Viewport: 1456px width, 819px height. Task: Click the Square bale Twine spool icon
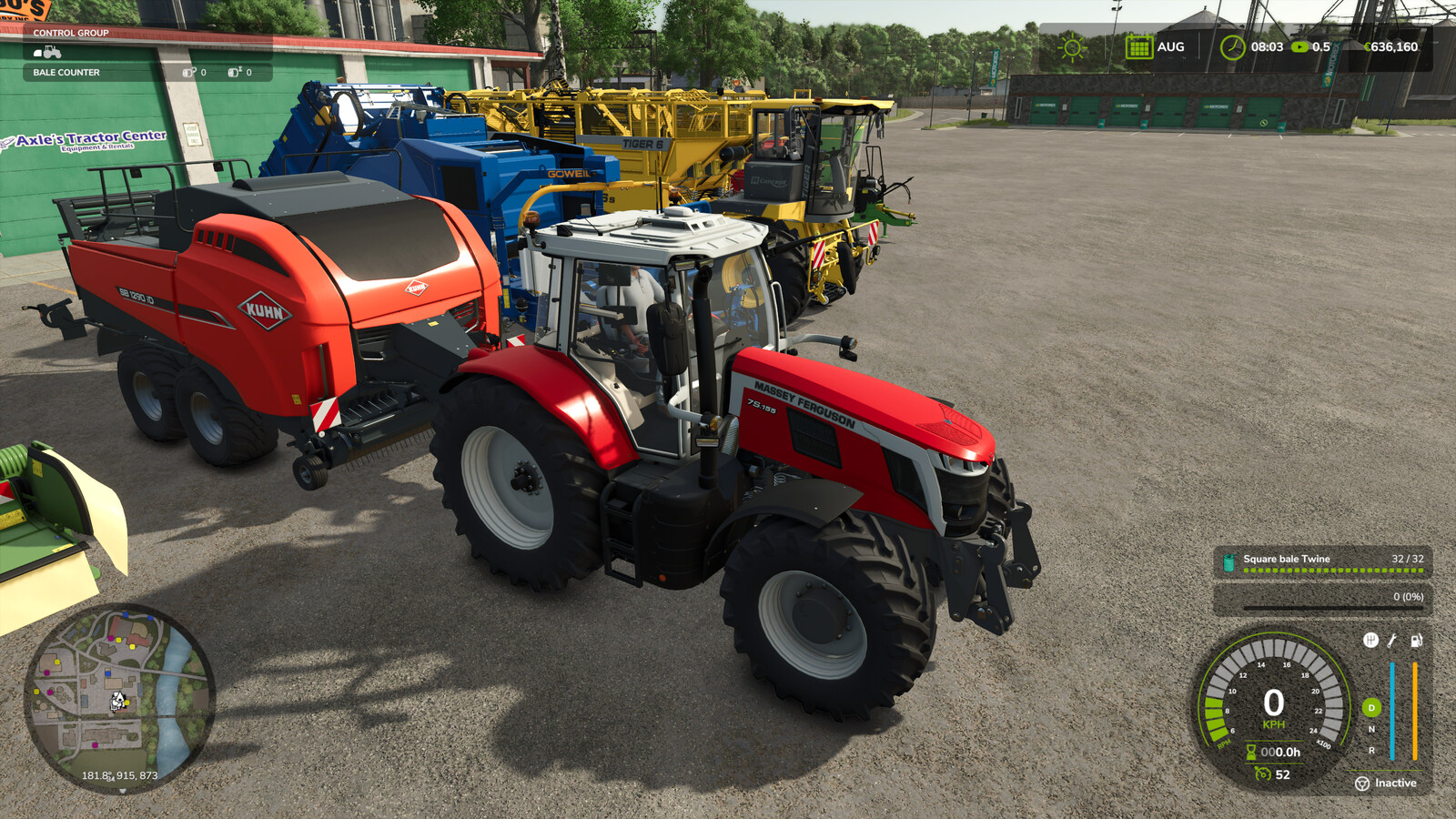[1228, 562]
